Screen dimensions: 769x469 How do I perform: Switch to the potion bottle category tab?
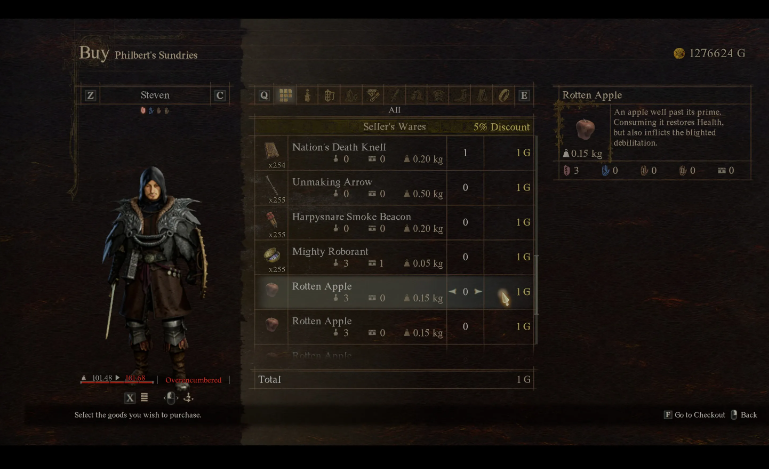click(307, 96)
